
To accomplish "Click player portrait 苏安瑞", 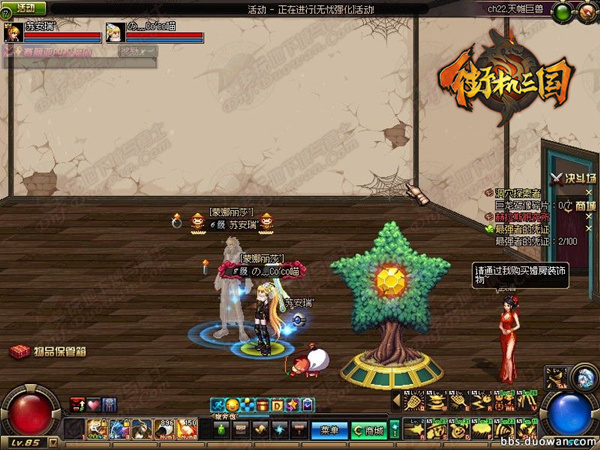I will 13,31.
